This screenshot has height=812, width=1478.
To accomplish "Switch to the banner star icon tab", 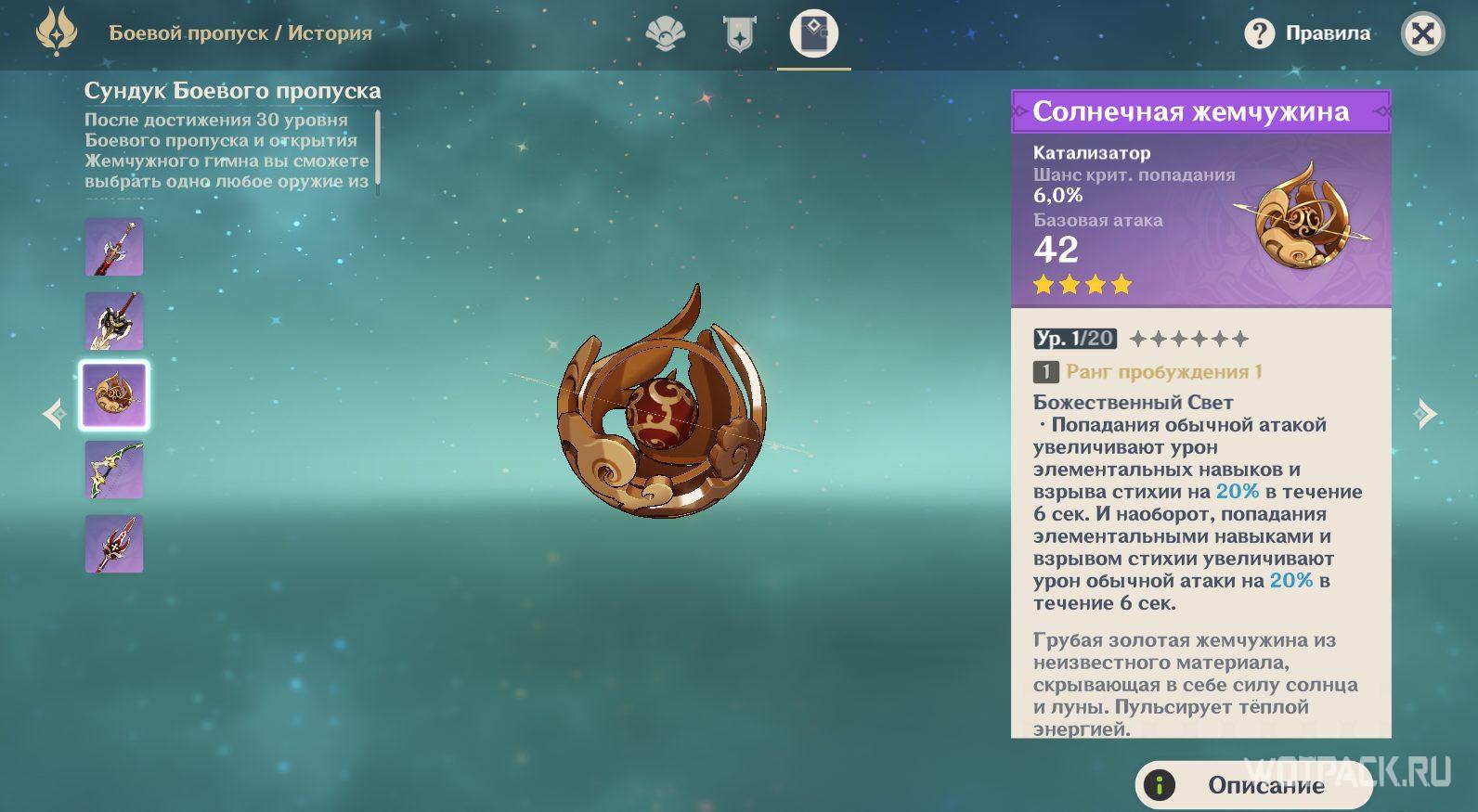I will tap(739, 35).
